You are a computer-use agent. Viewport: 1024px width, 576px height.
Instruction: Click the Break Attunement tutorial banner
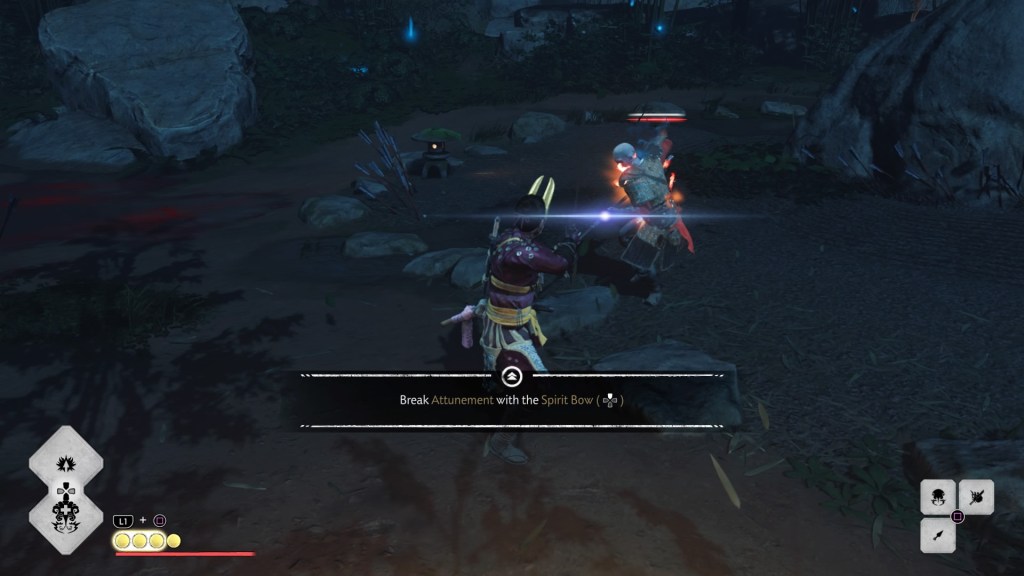(511, 400)
